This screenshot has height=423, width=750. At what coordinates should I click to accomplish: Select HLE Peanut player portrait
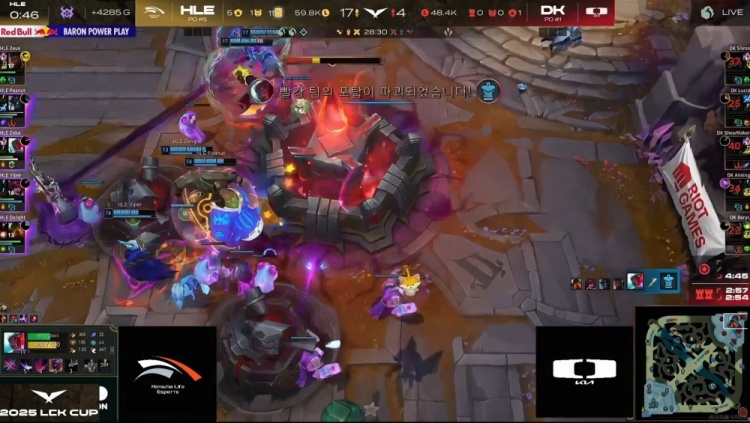[x=9, y=106]
